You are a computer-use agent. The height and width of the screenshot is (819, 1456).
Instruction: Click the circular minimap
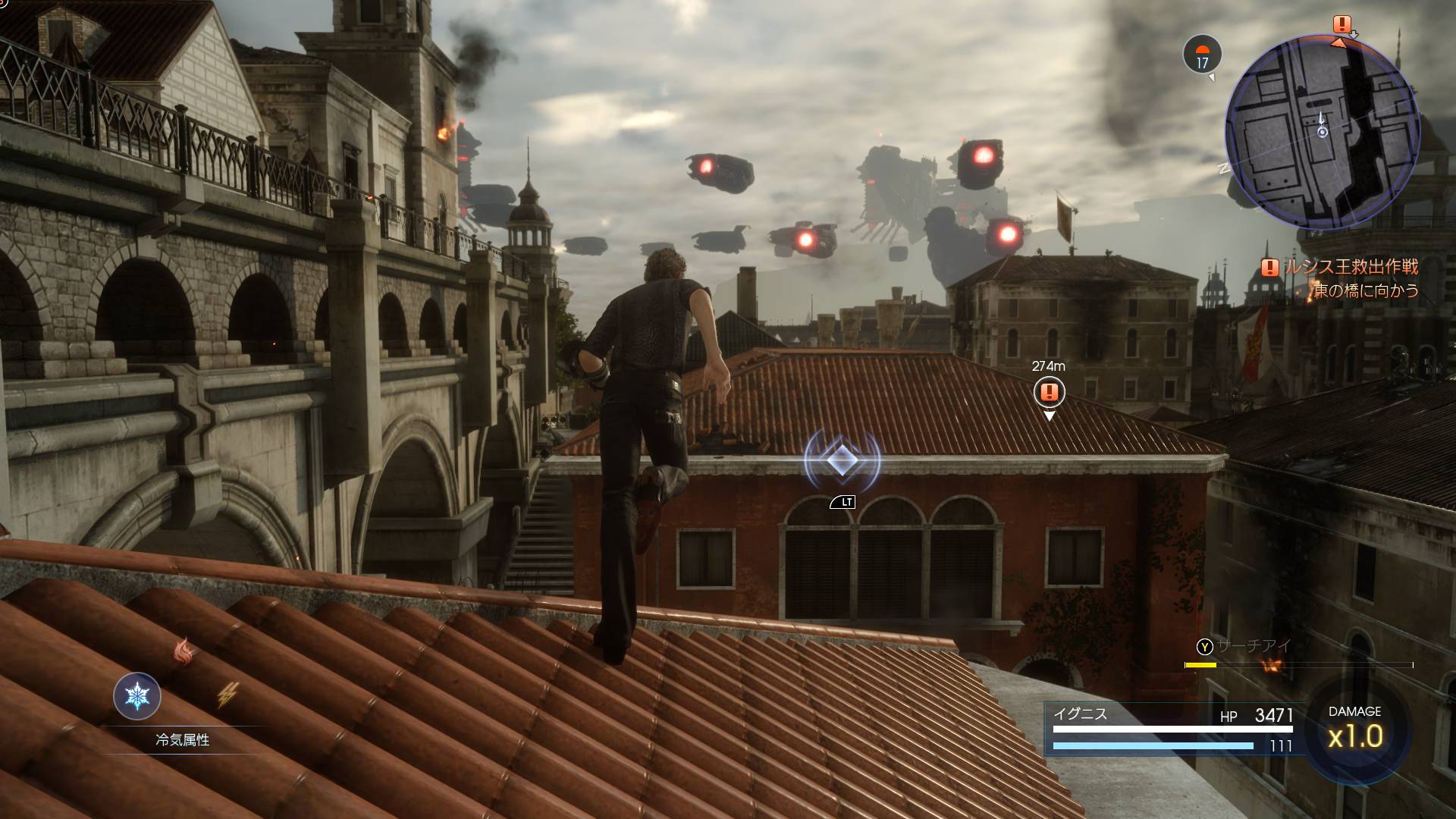pos(1322,133)
